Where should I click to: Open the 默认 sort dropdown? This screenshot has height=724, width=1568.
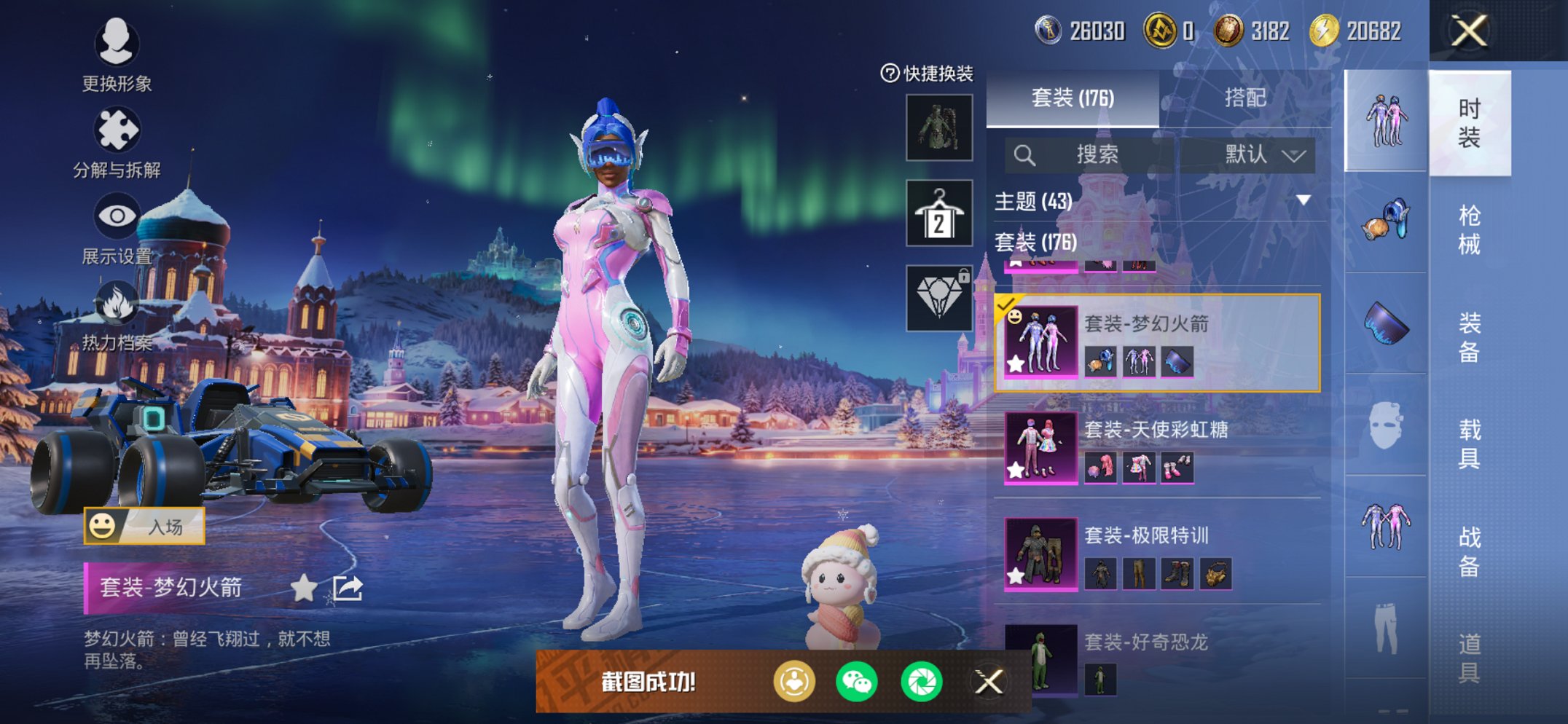click(1263, 154)
